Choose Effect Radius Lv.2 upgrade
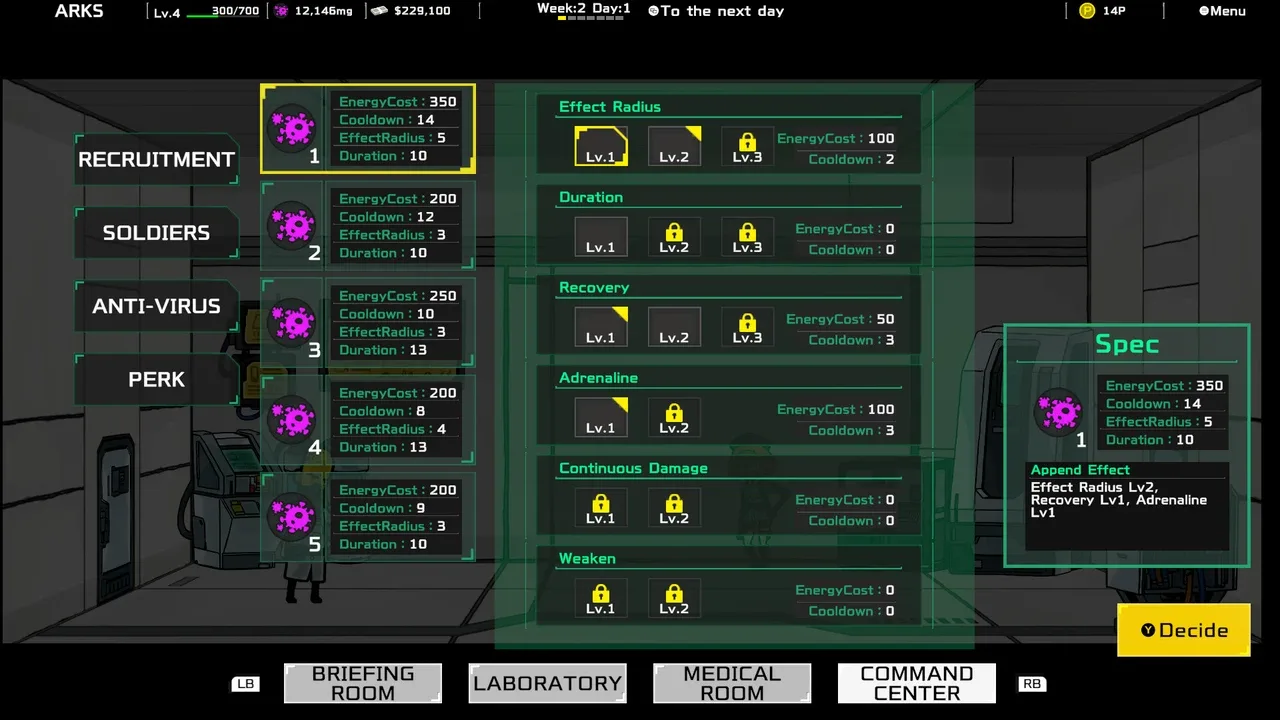The image size is (1280, 720). coord(674,146)
